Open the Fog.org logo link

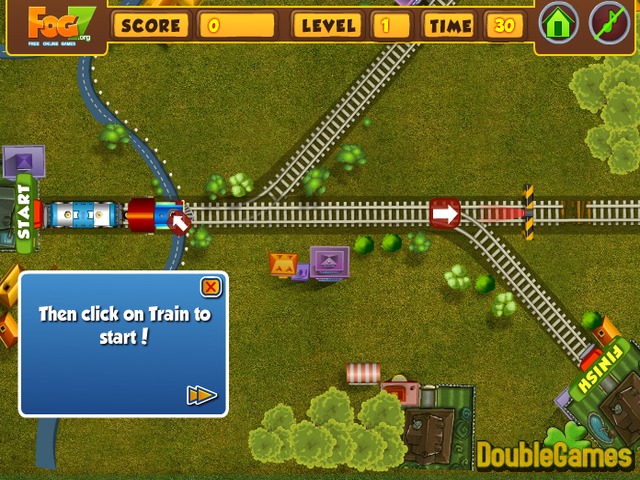tap(53, 25)
